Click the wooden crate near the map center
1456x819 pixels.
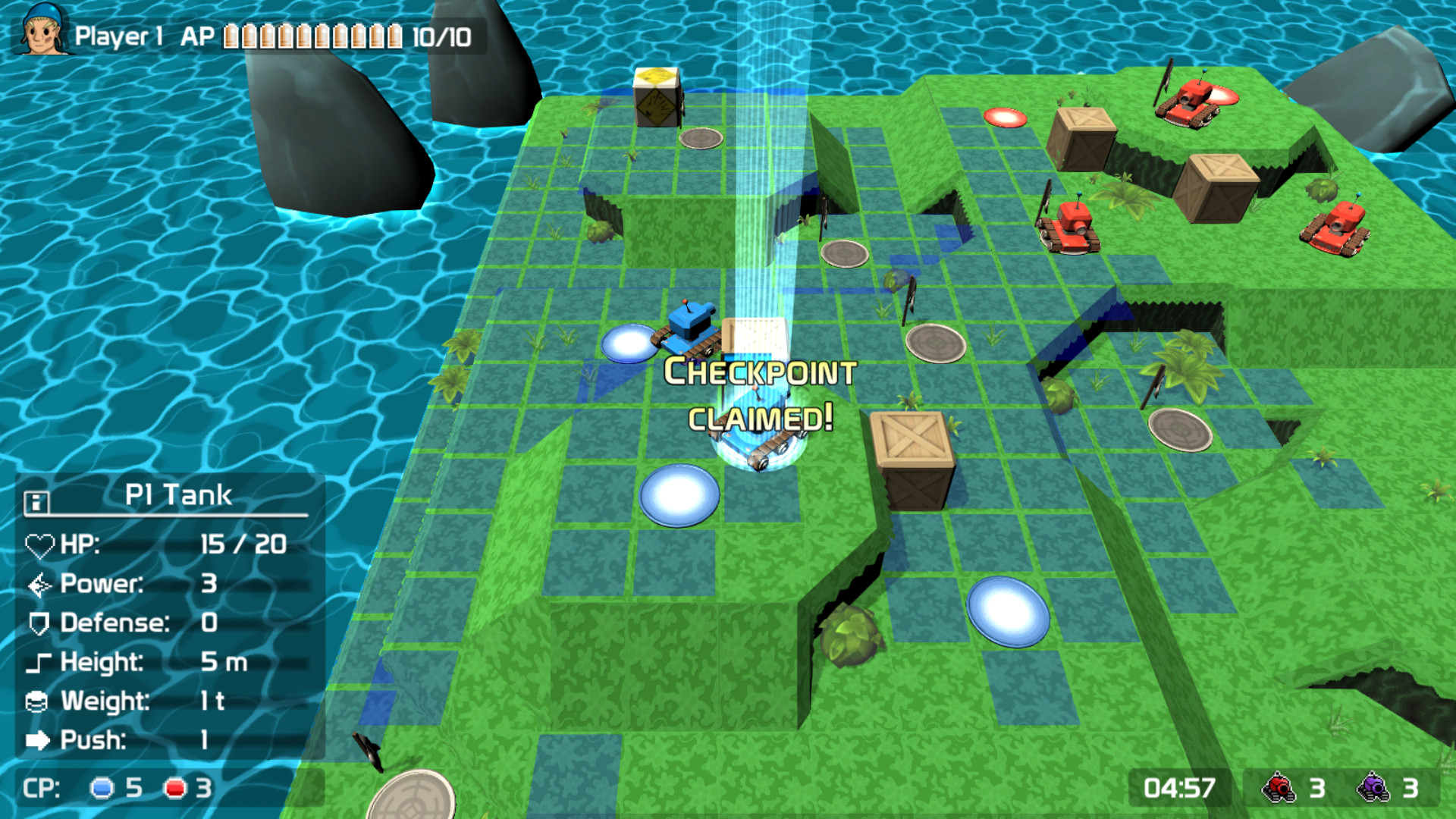(x=914, y=455)
